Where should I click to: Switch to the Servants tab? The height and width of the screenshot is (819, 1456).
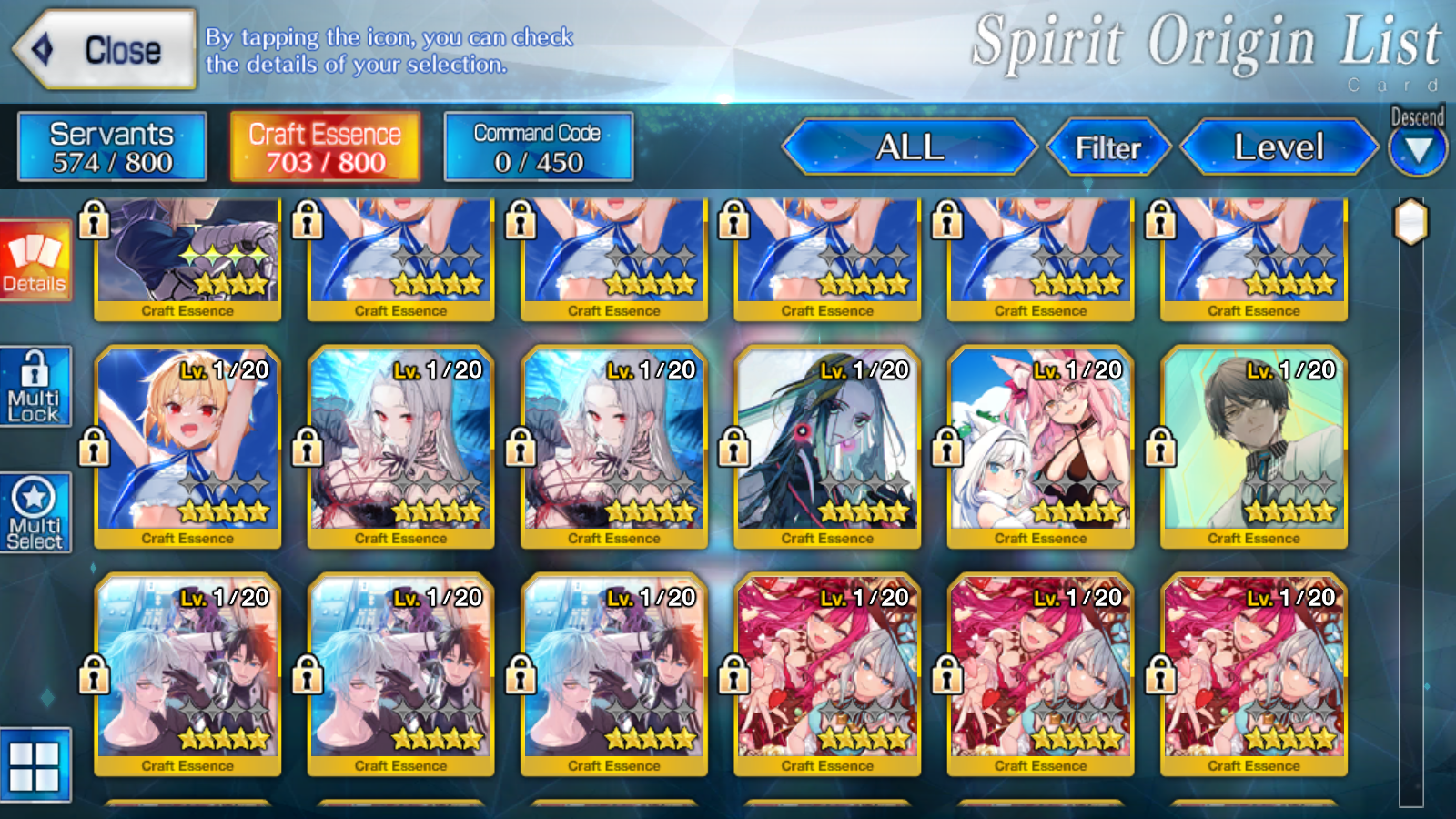coord(113,147)
